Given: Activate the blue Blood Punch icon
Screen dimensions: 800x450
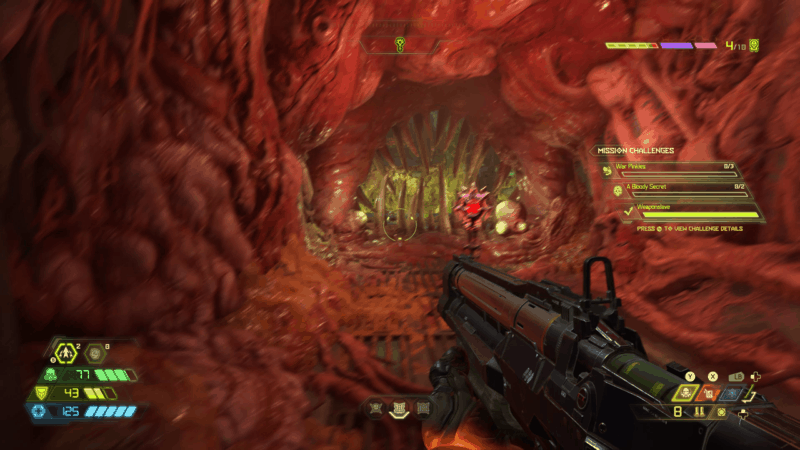Looking at the screenshot, I should (734, 393).
